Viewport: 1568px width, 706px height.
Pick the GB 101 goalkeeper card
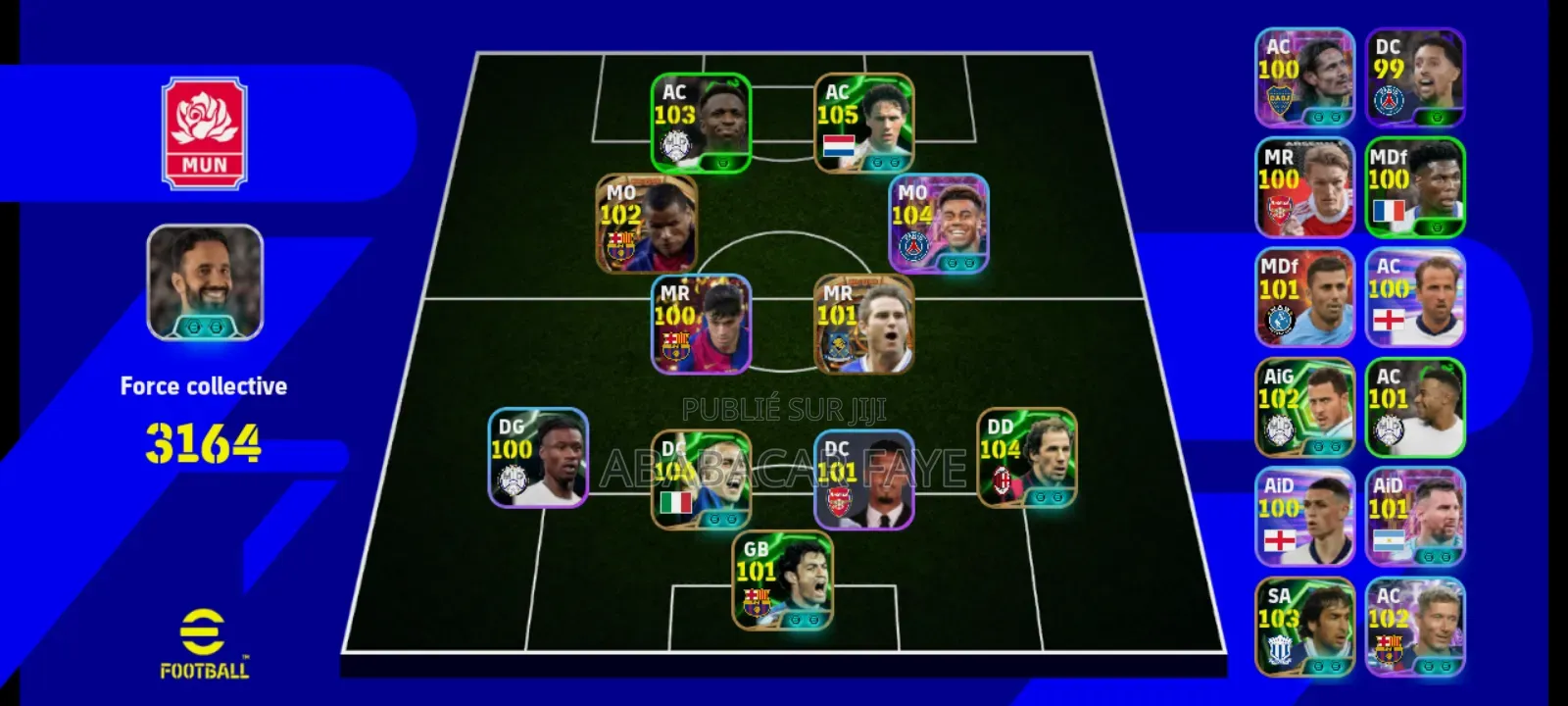click(782, 580)
